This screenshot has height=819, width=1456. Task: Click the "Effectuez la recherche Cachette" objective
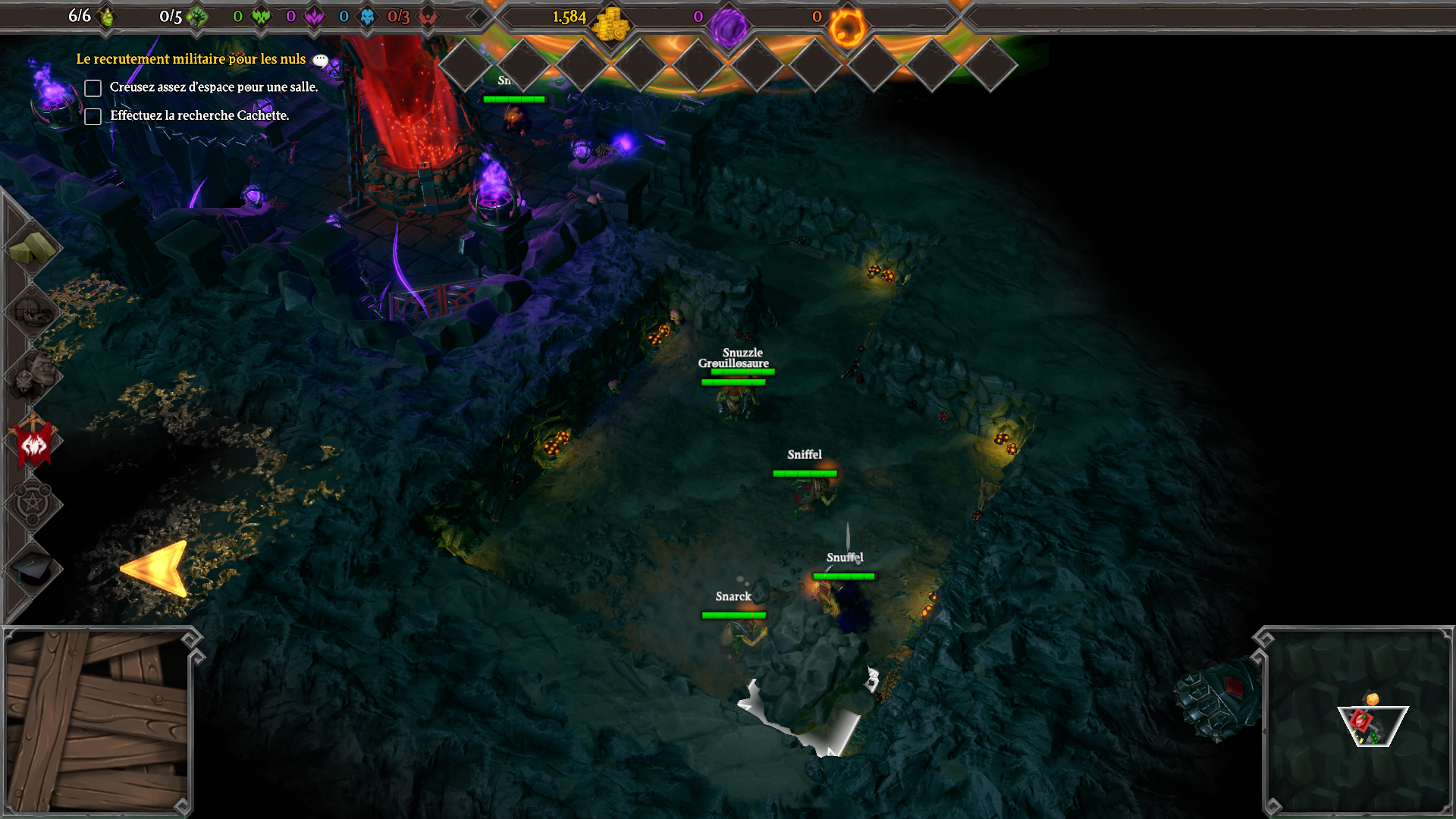coord(199,115)
